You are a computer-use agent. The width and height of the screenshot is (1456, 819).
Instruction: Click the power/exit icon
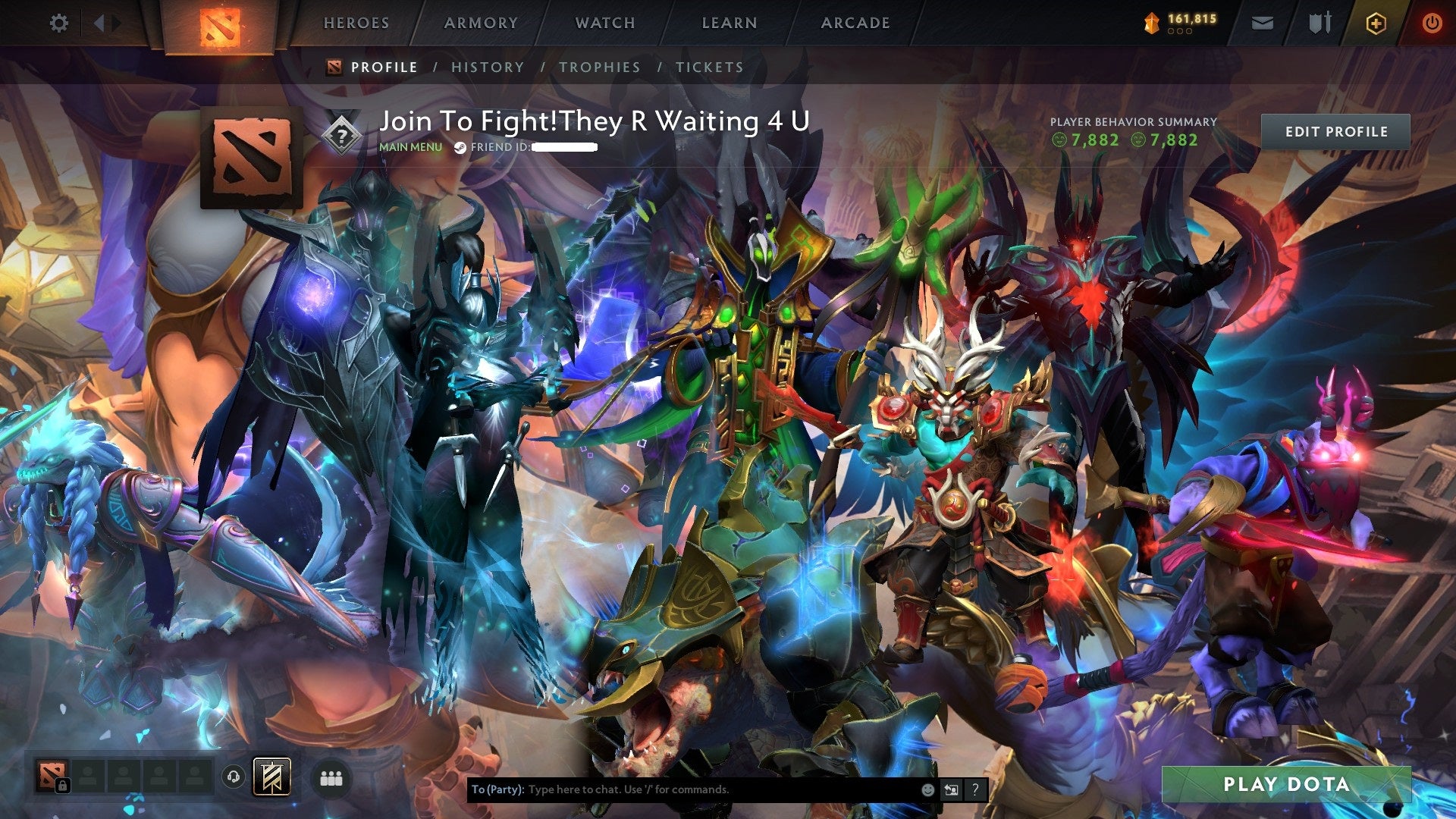[1432, 23]
